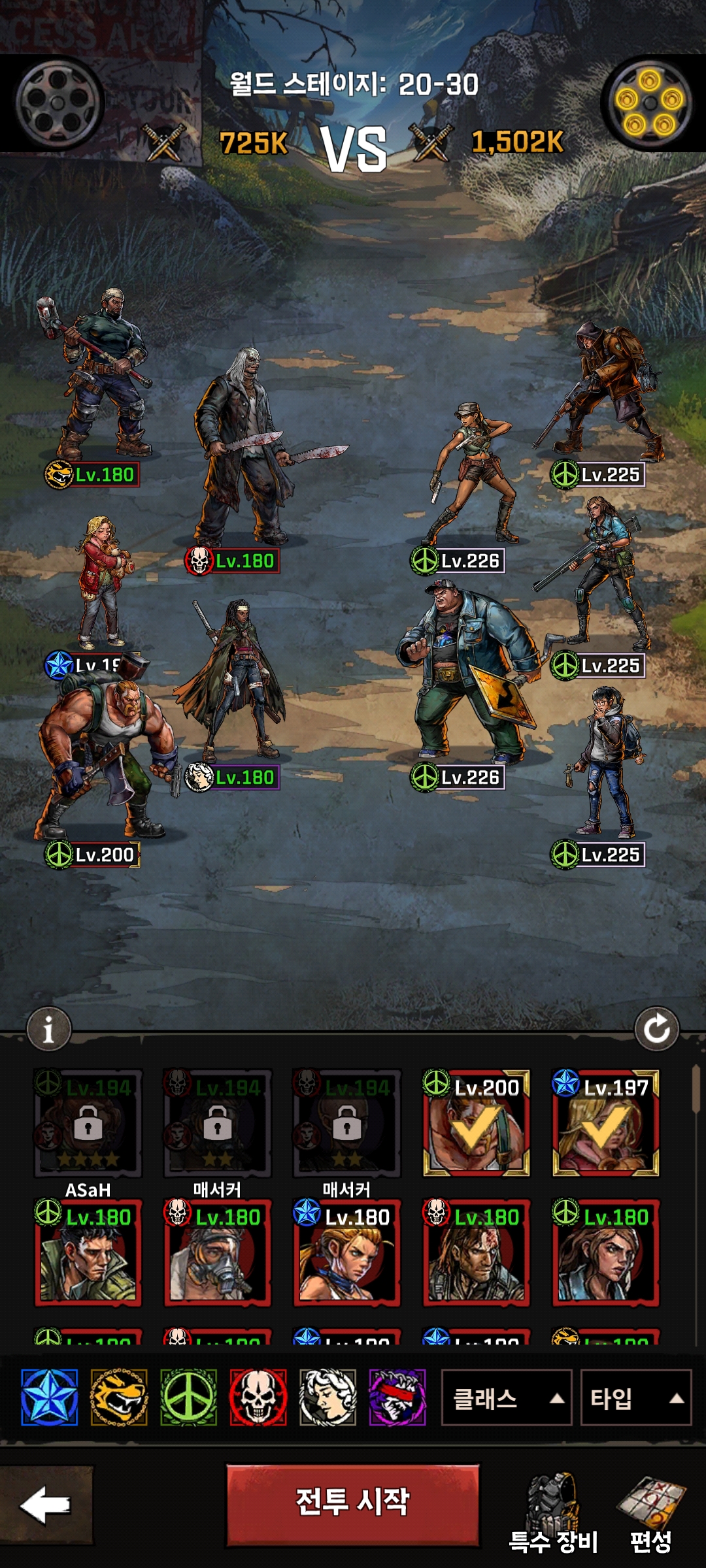Filter heroes by red skull faction
Viewport: 706px width, 1568px height.
coord(258,1397)
